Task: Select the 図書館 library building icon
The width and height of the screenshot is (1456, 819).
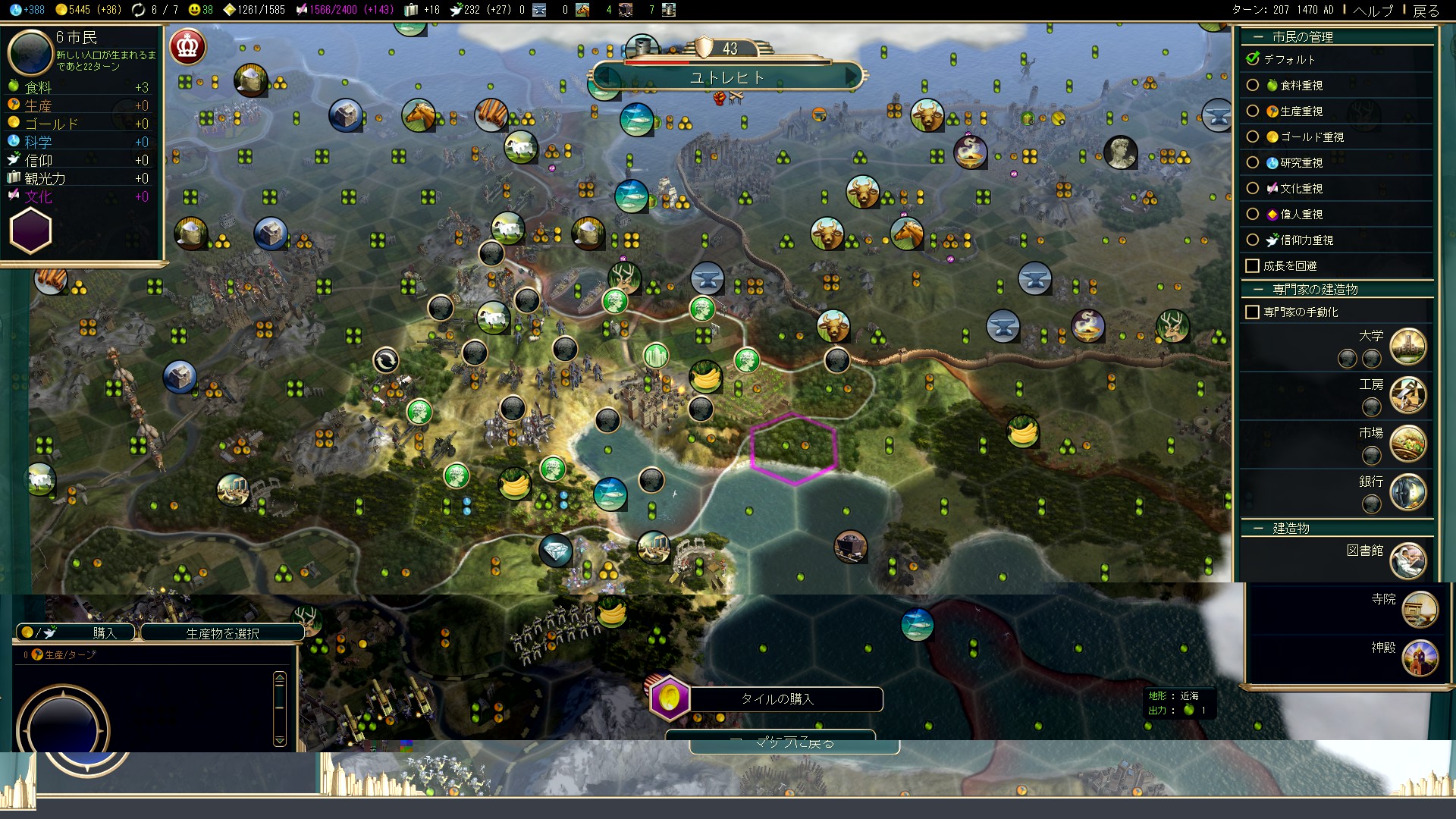Action: tap(1407, 561)
